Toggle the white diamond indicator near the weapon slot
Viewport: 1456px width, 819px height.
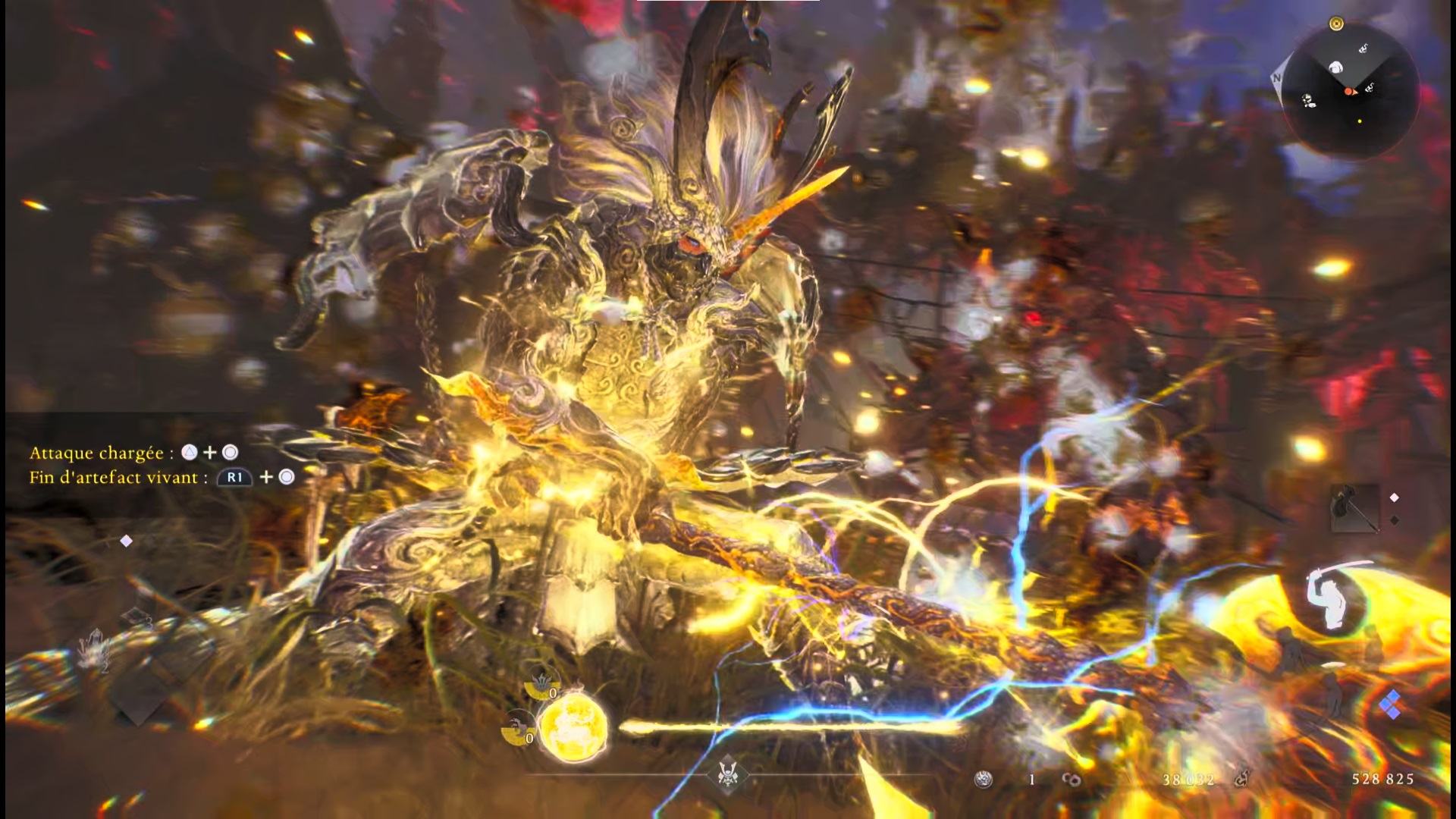click(x=1395, y=497)
